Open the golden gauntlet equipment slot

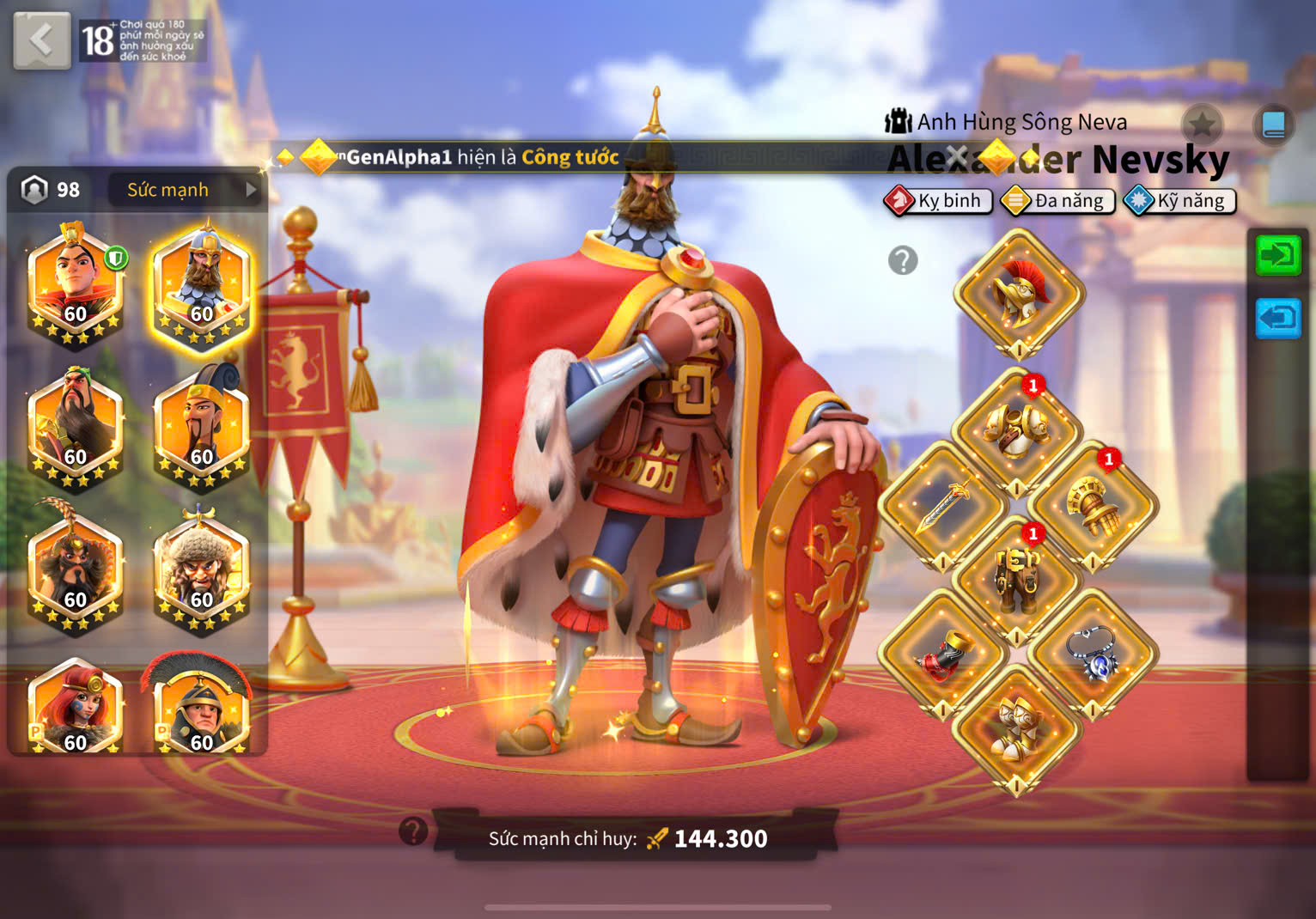pos(1093,504)
